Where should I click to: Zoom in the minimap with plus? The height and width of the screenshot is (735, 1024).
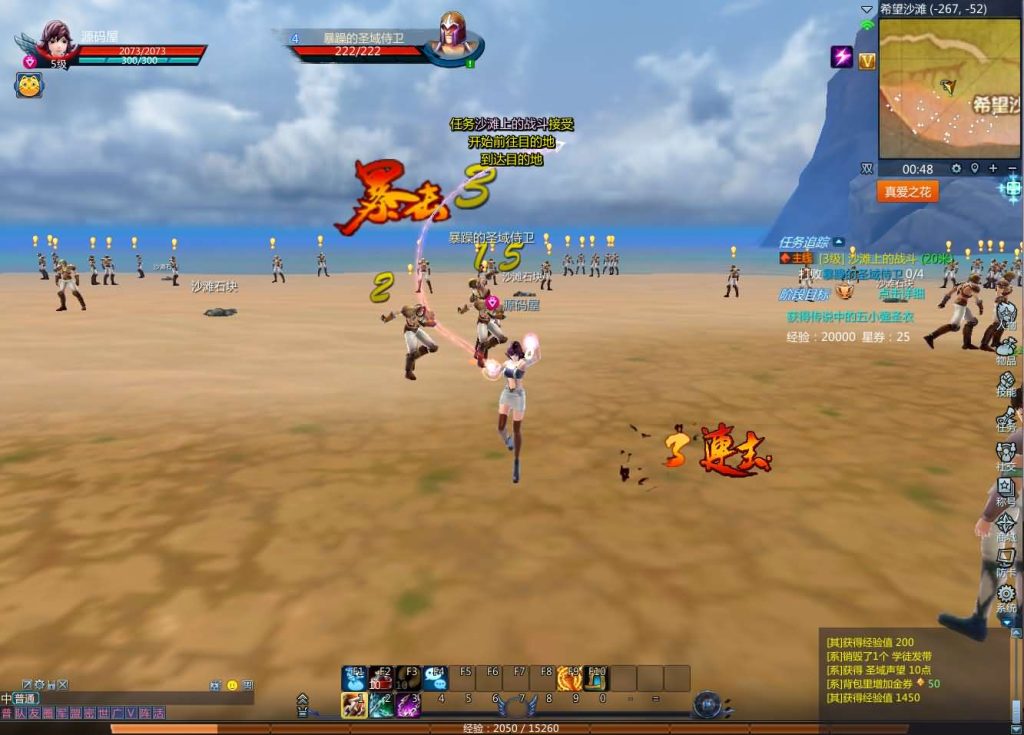993,169
